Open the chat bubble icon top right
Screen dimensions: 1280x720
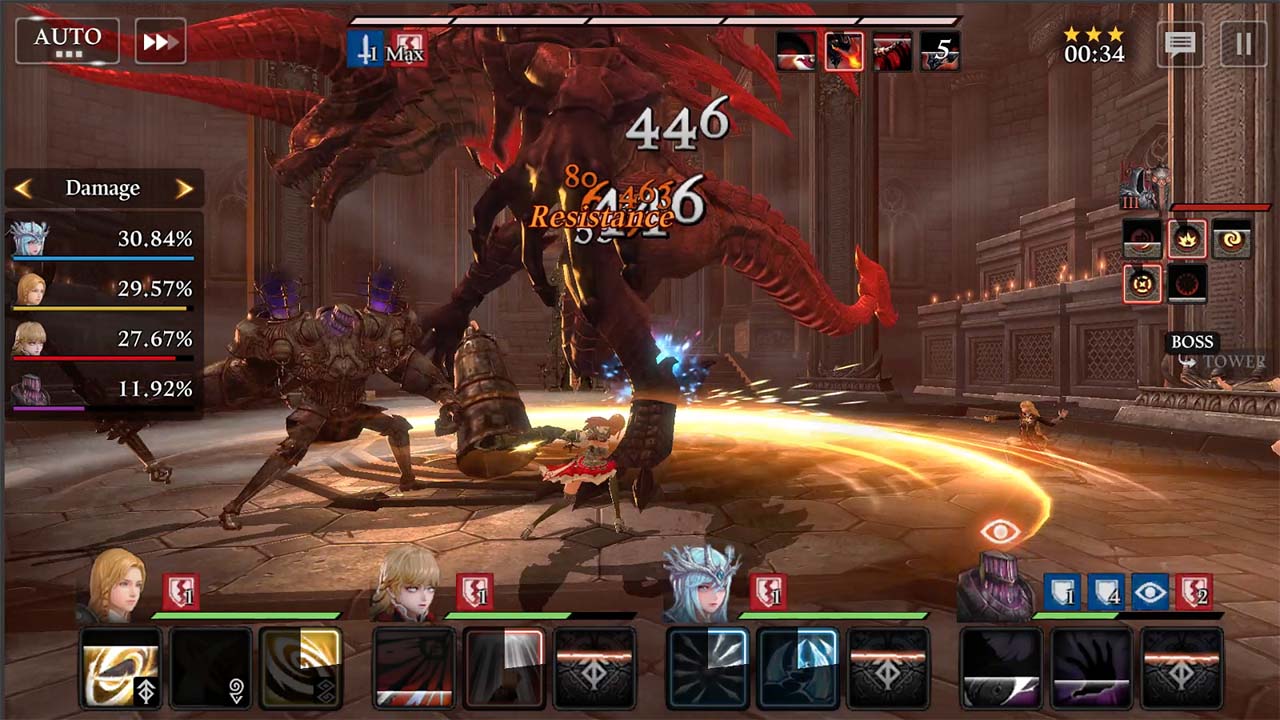tap(1181, 45)
